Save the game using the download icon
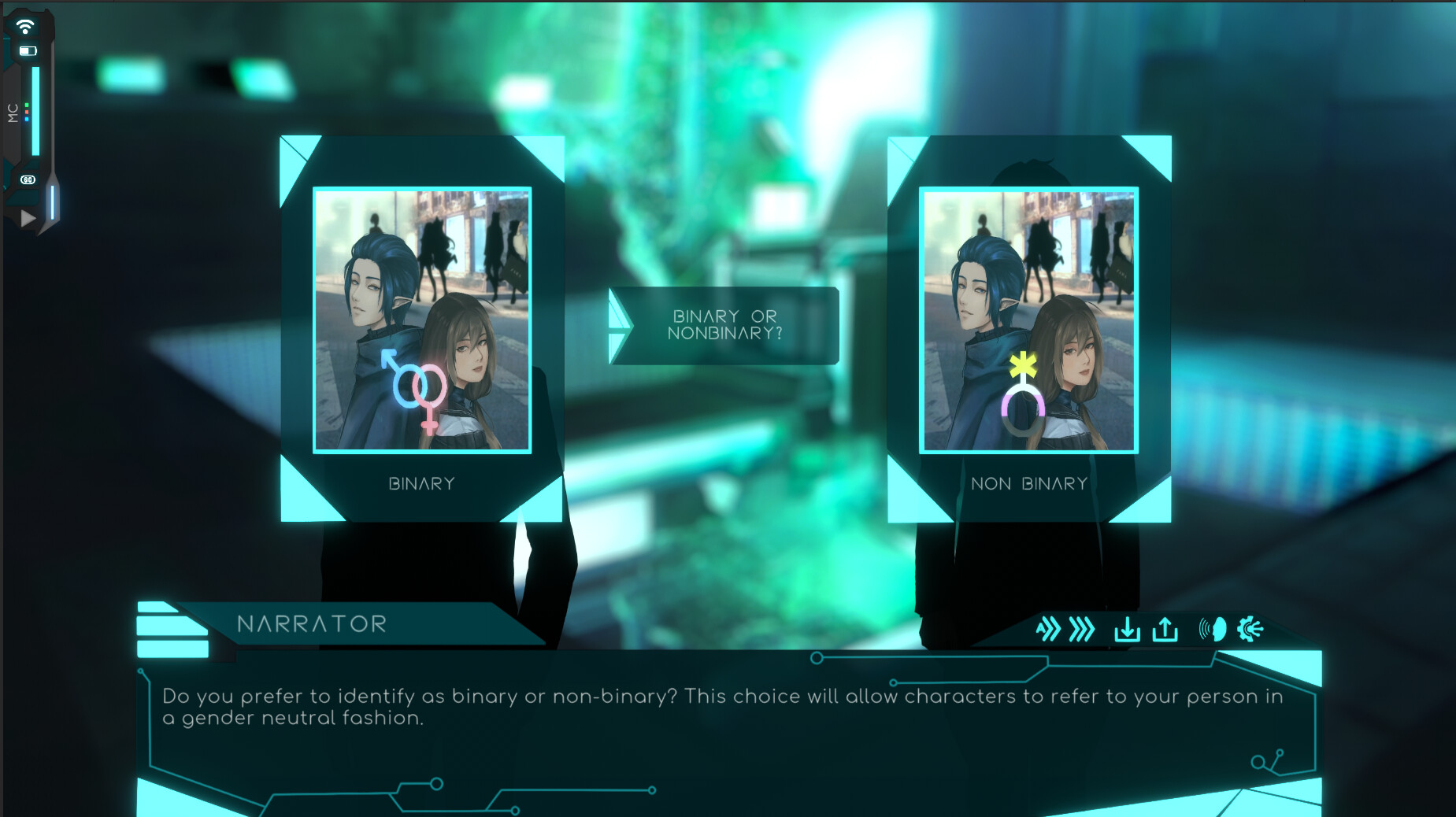The height and width of the screenshot is (817, 1456). (1128, 629)
